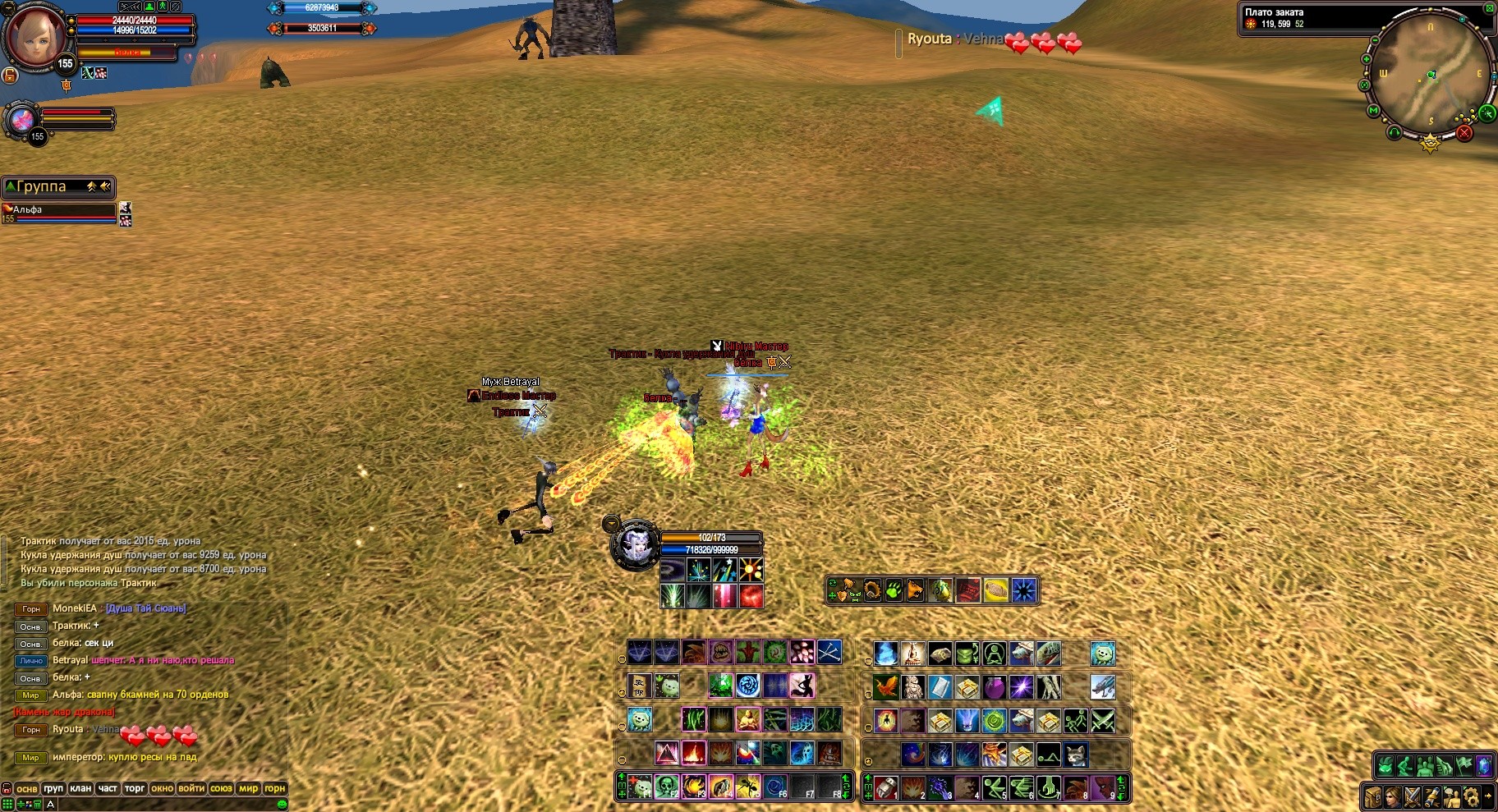
Task: Click the red crossed-swords button by the minimap
Action: tap(1464, 132)
